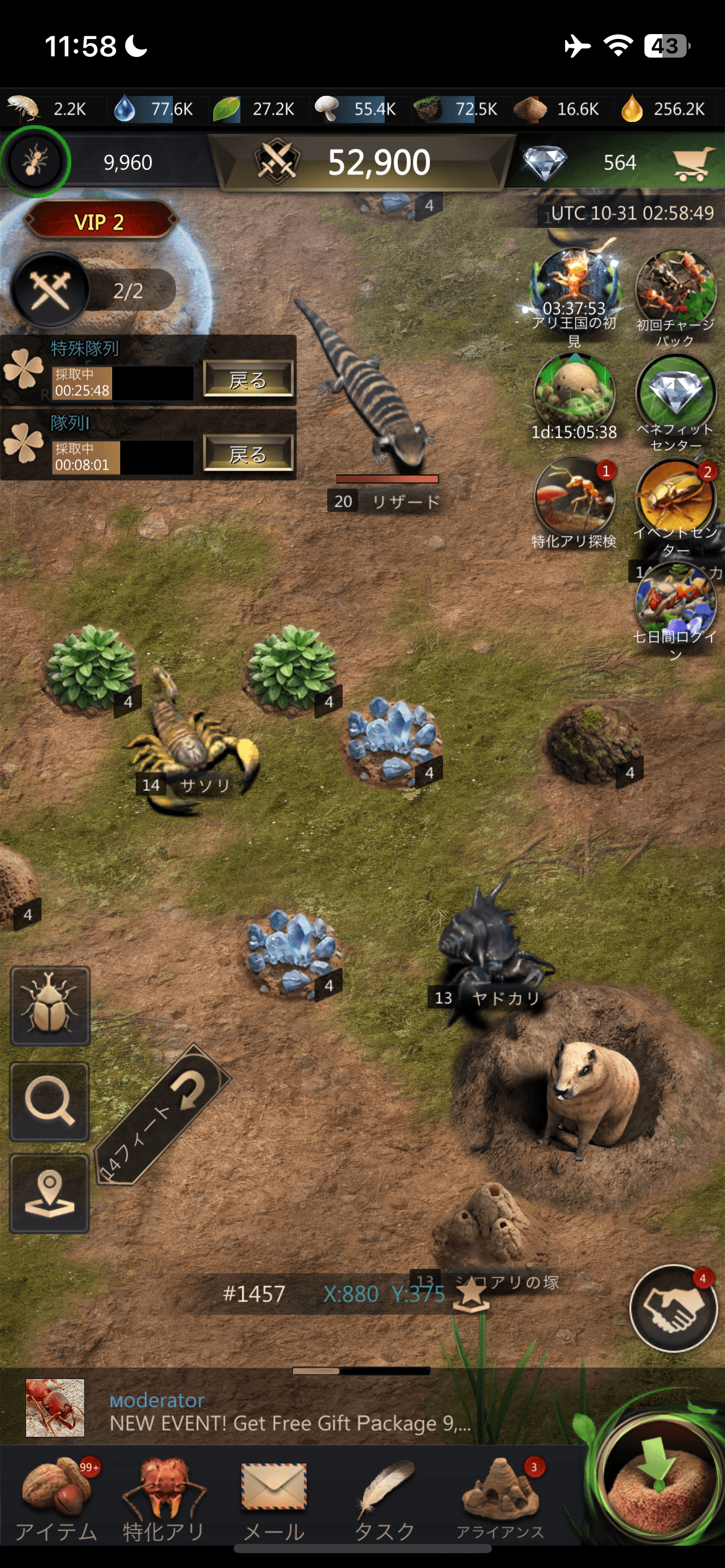
Task: Open the アリ王国の初見 event
Action: (x=574, y=288)
